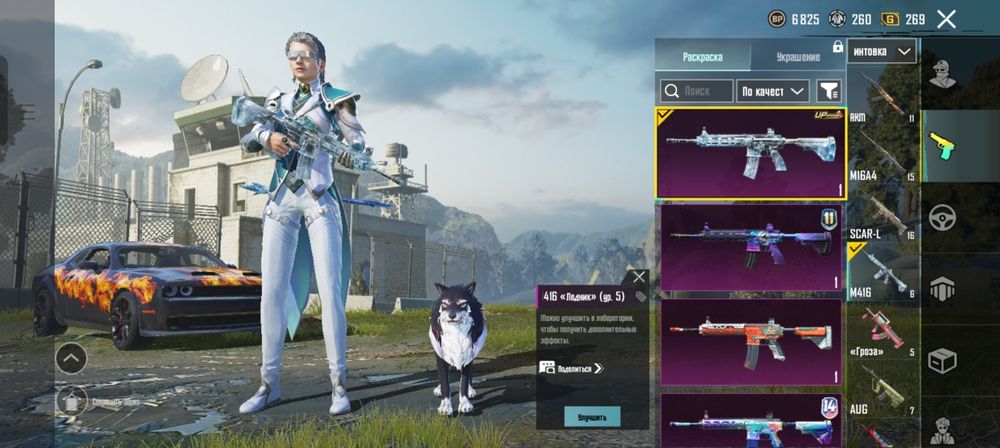Pick the orange and white M416 skin
1000x448 pixels.
(x=750, y=341)
